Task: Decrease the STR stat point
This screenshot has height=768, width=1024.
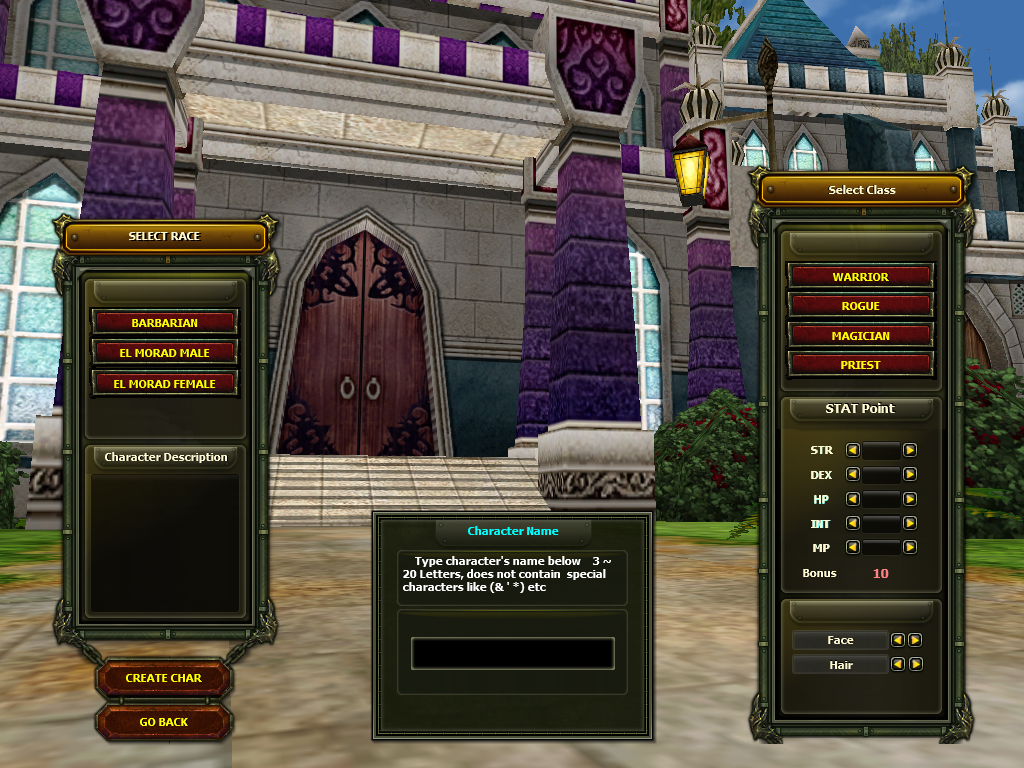Action: click(x=853, y=450)
